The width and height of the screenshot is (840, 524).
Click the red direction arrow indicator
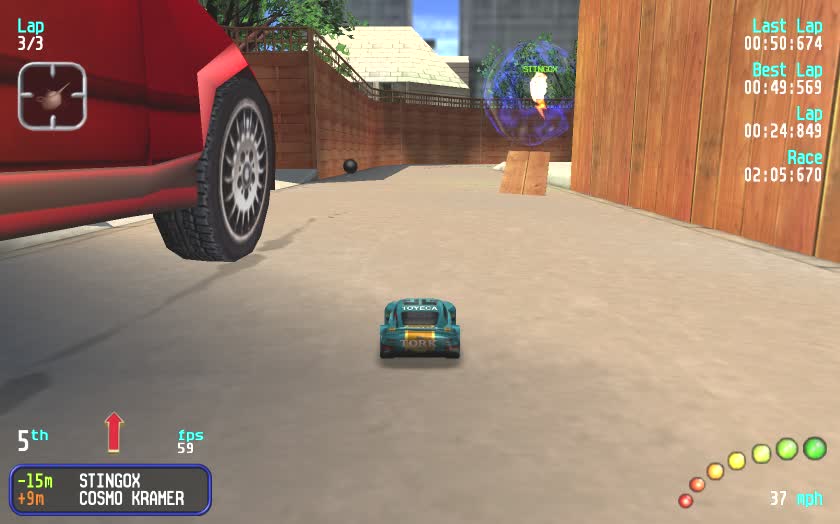[x=114, y=432]
